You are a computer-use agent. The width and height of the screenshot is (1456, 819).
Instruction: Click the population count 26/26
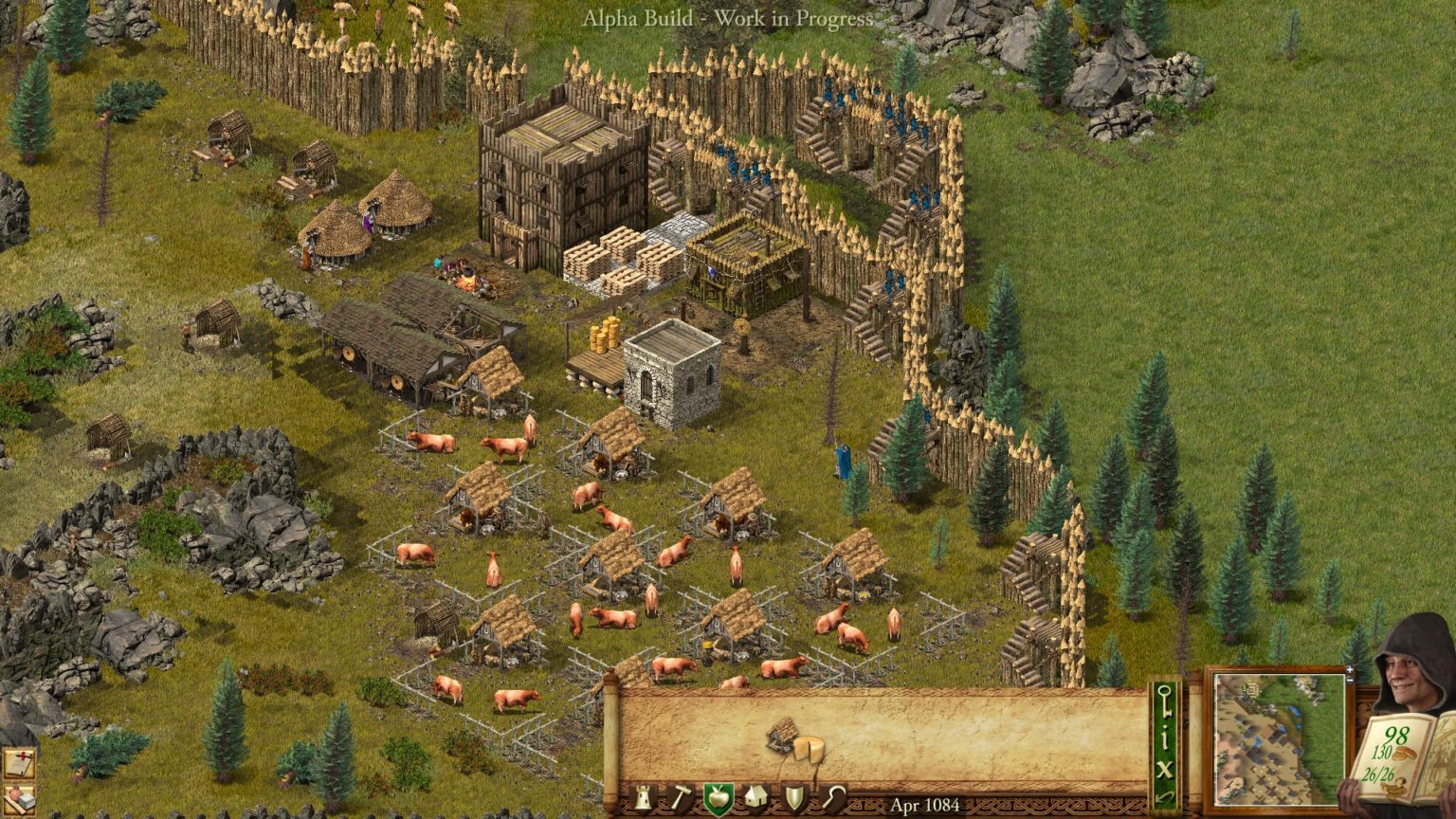coord(1378,773)
